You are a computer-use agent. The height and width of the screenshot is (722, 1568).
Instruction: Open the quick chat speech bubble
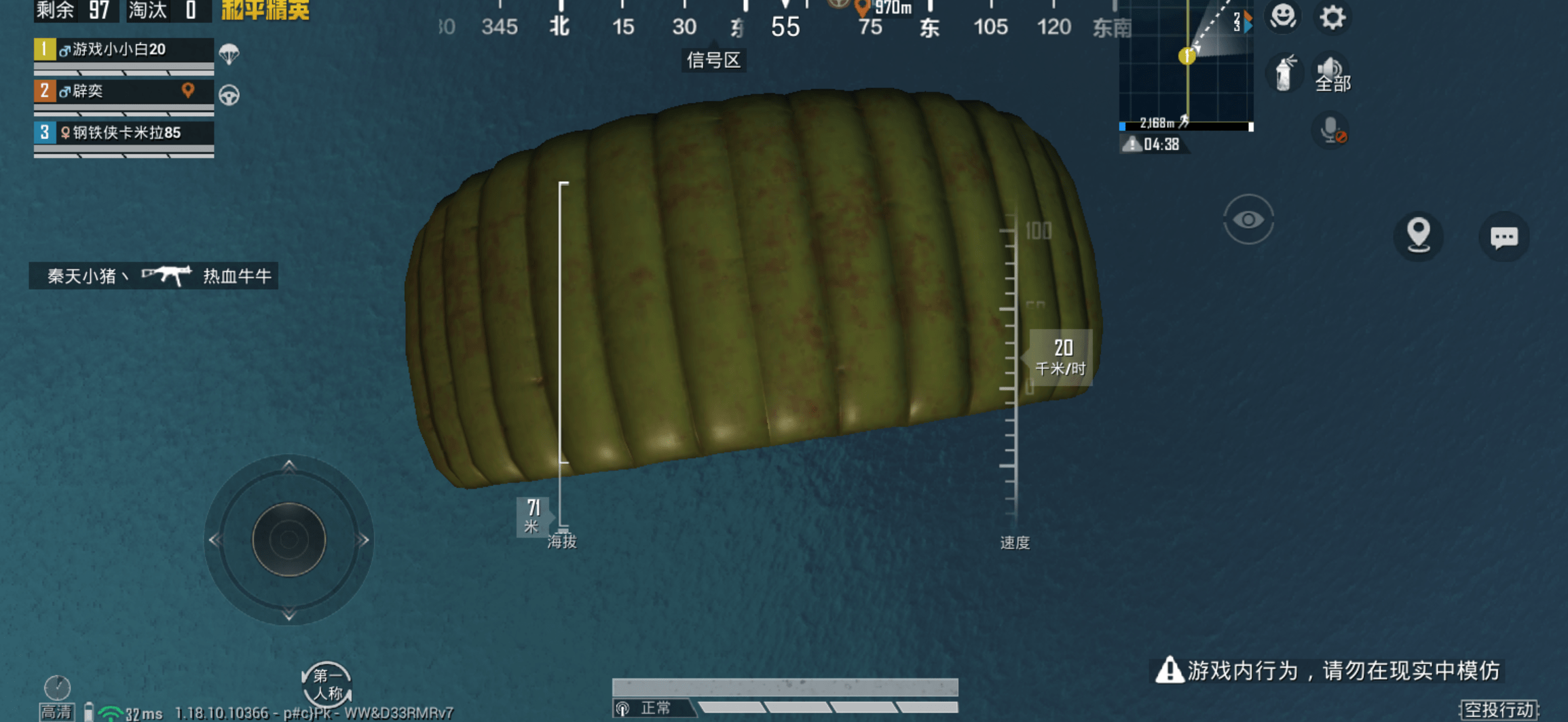1504,237
